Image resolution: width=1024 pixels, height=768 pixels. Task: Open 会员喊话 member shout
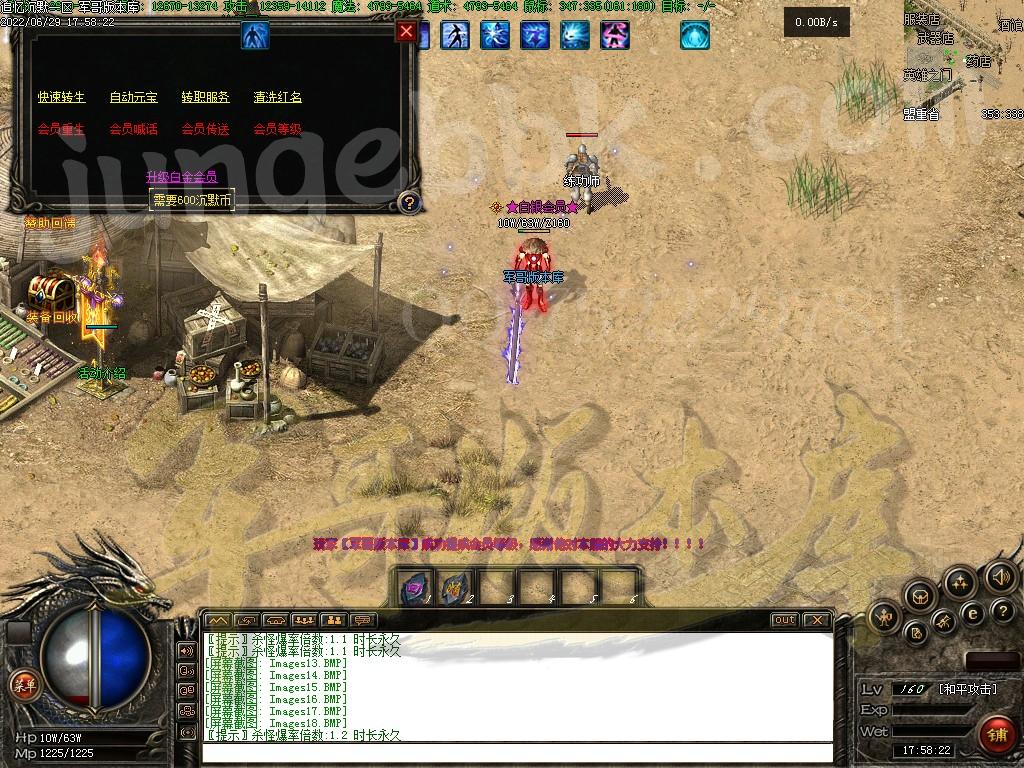click(x=133, y=129)
